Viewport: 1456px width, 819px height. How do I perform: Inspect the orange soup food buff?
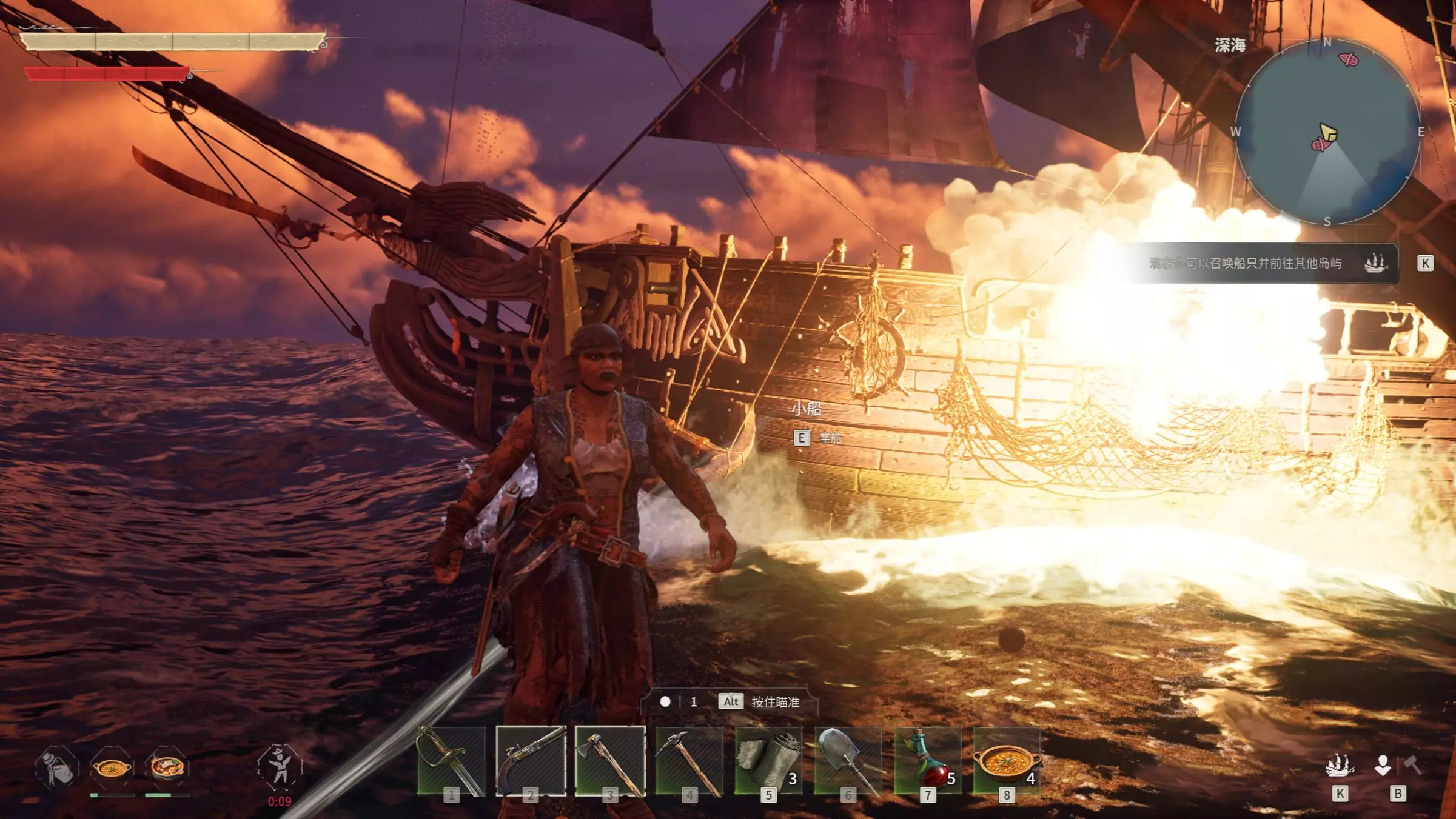click(x=112, y=768)
